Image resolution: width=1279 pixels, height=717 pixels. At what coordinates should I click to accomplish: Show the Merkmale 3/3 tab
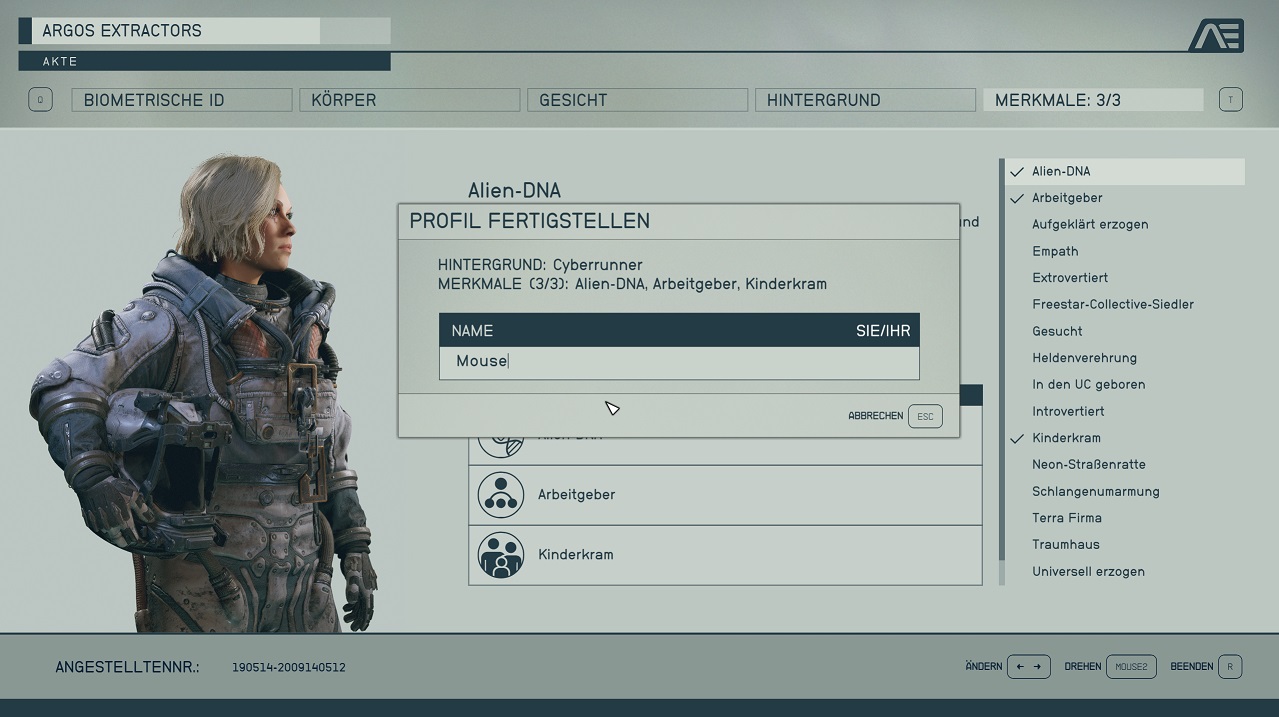(1093, 100)
